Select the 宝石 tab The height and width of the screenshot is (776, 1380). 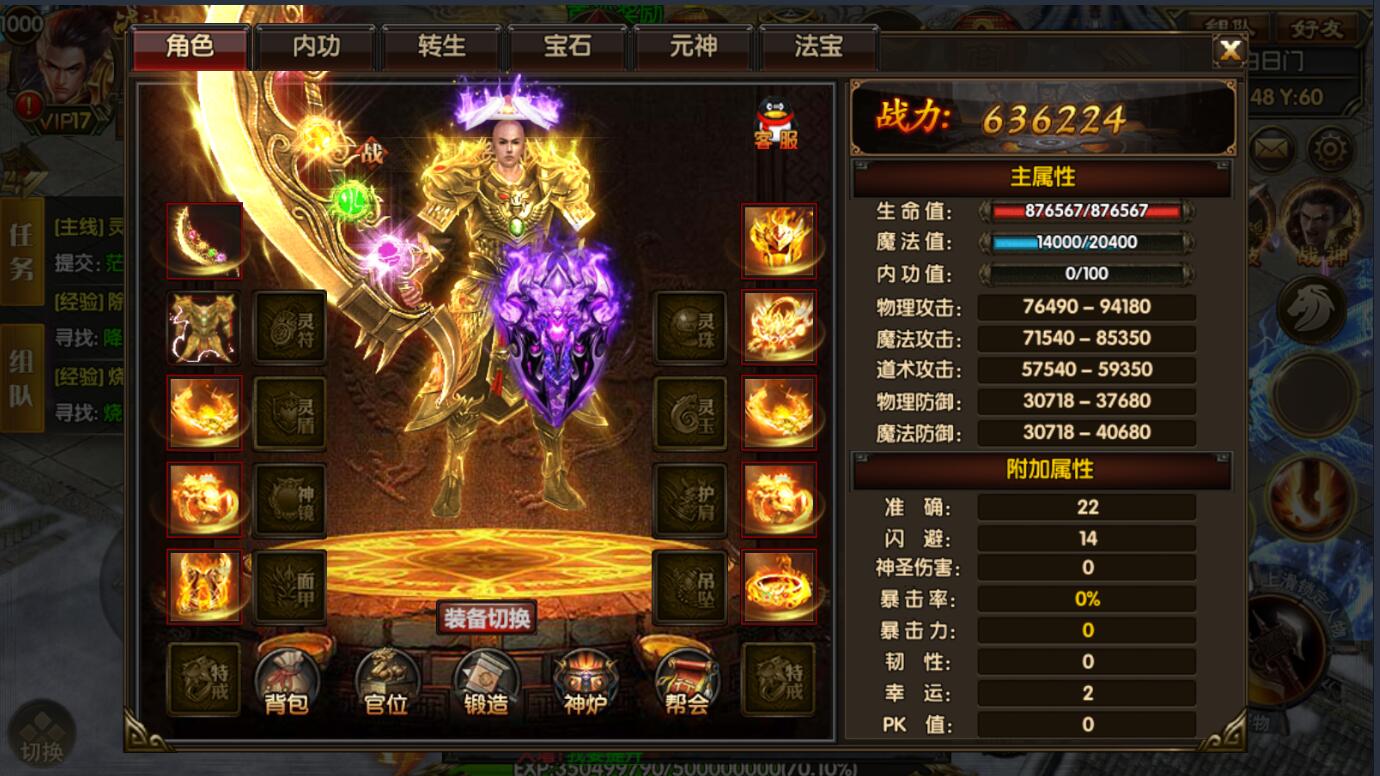pyautogui.click(x=568, y=47)
